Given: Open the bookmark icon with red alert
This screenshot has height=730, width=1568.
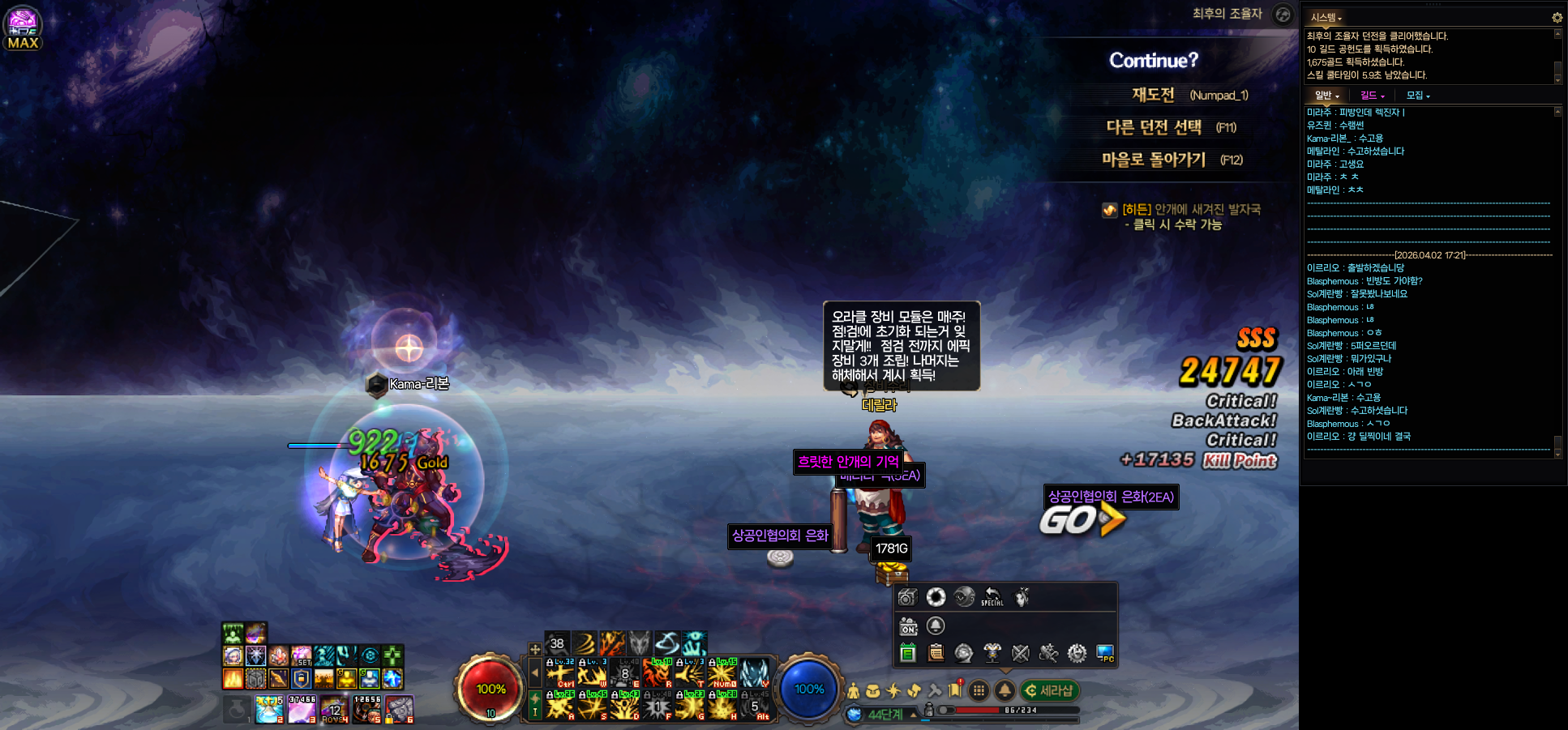Looking at the screenshot, I should (955, 690).
